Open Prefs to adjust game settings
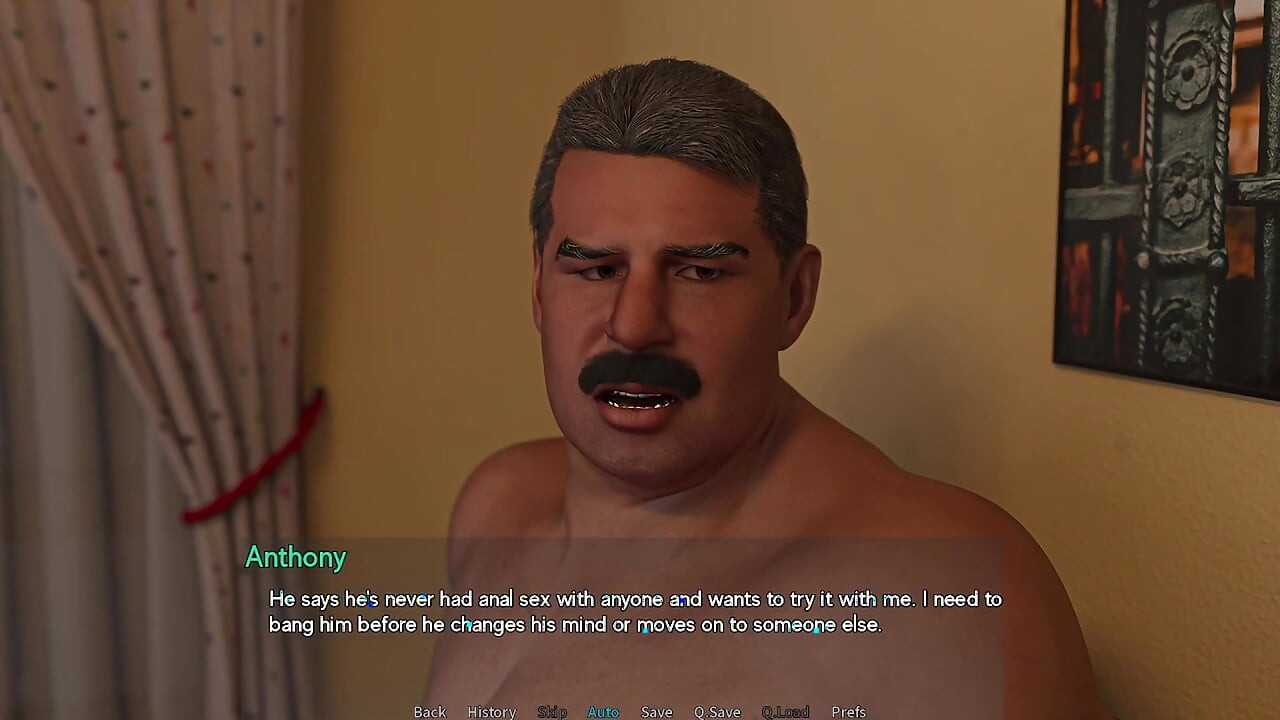This screenshot has width=1280, height=720. tap(848, 711)
